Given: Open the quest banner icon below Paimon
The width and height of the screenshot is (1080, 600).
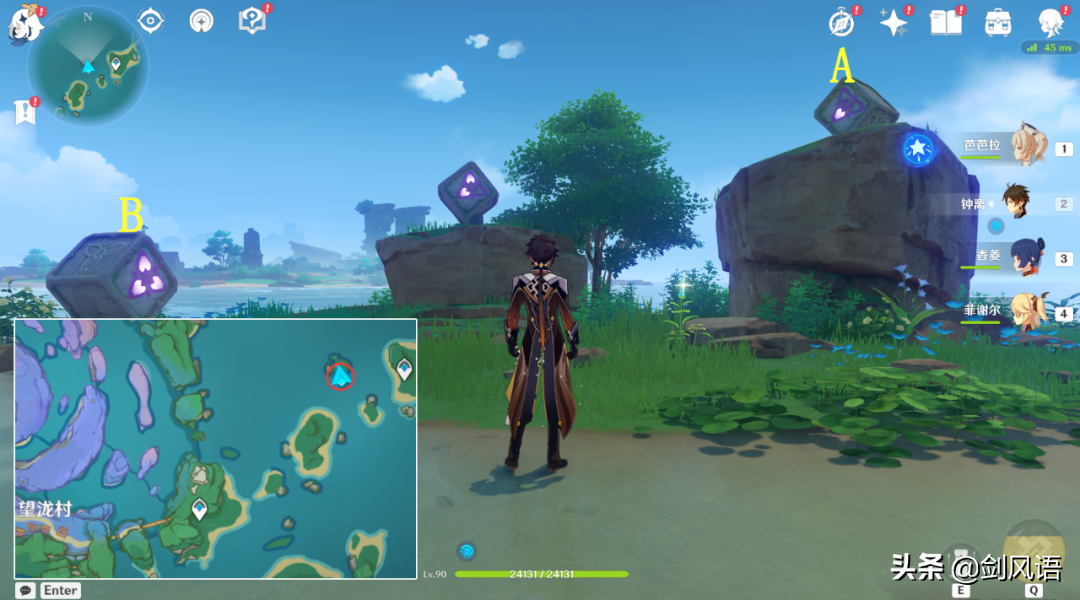Looking at the screenshot, I should point(25,111).
